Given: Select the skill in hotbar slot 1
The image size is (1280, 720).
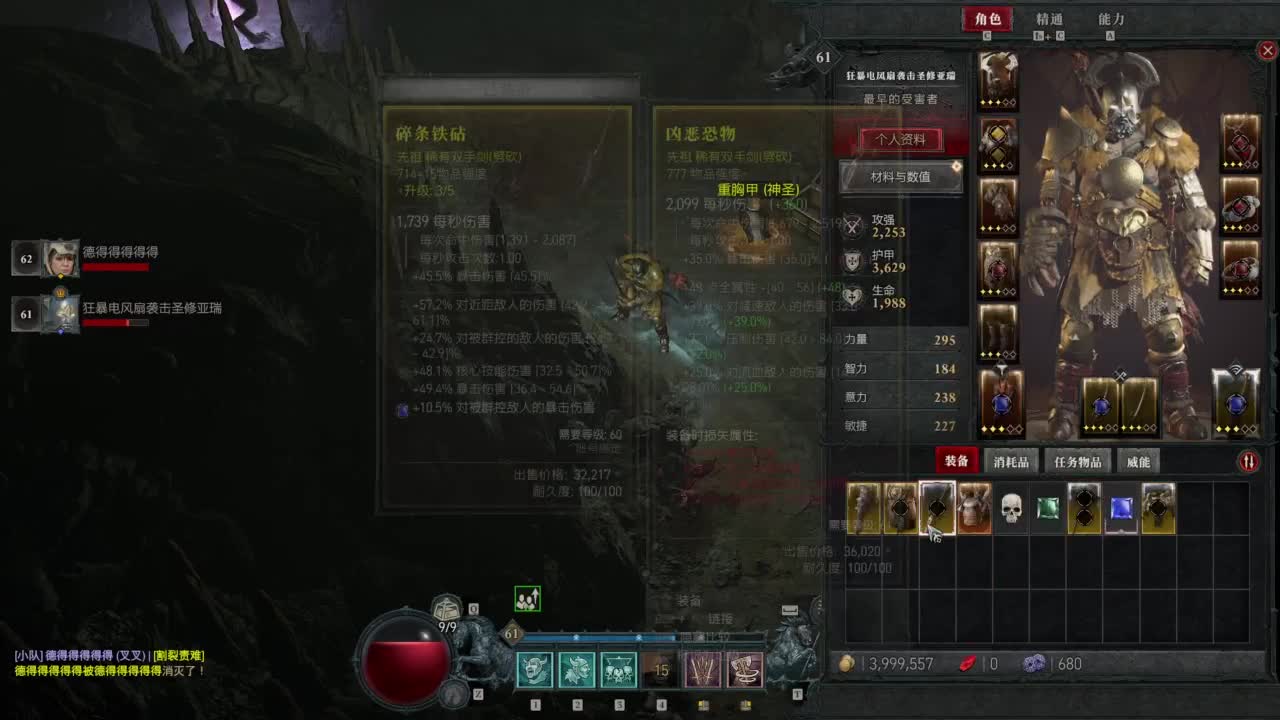Looking at the screenshot, I should pos(536,671).
